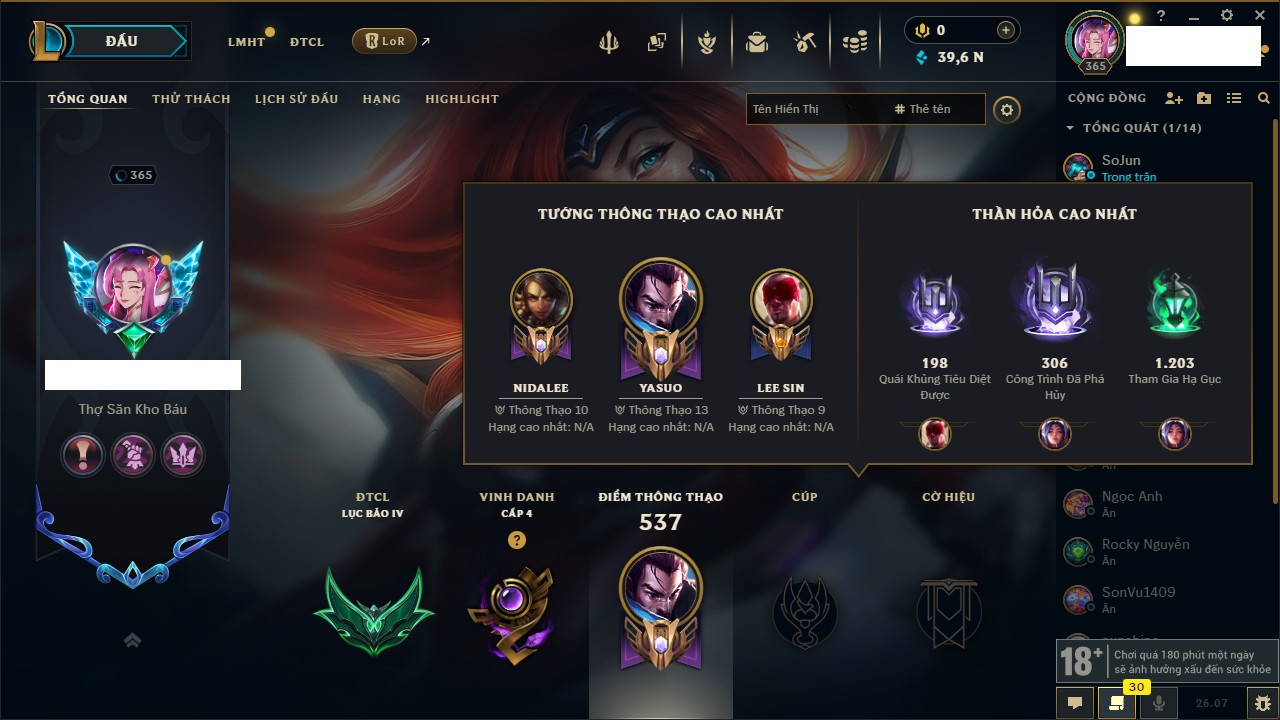
Task: Switch to the THỬ THÁCH tab
Action: (191, 99)
